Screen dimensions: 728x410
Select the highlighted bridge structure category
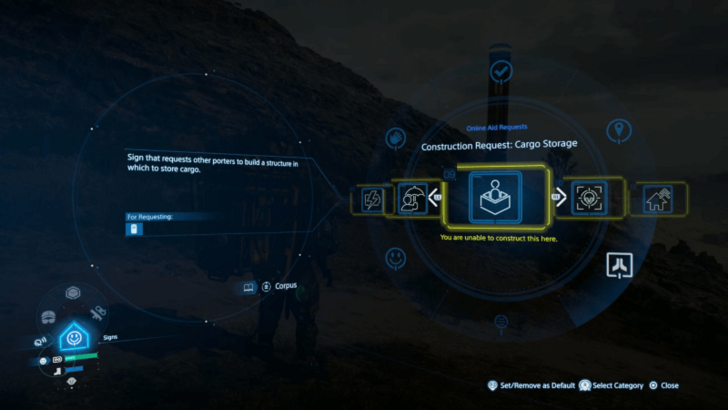click(x=618, y=265)
